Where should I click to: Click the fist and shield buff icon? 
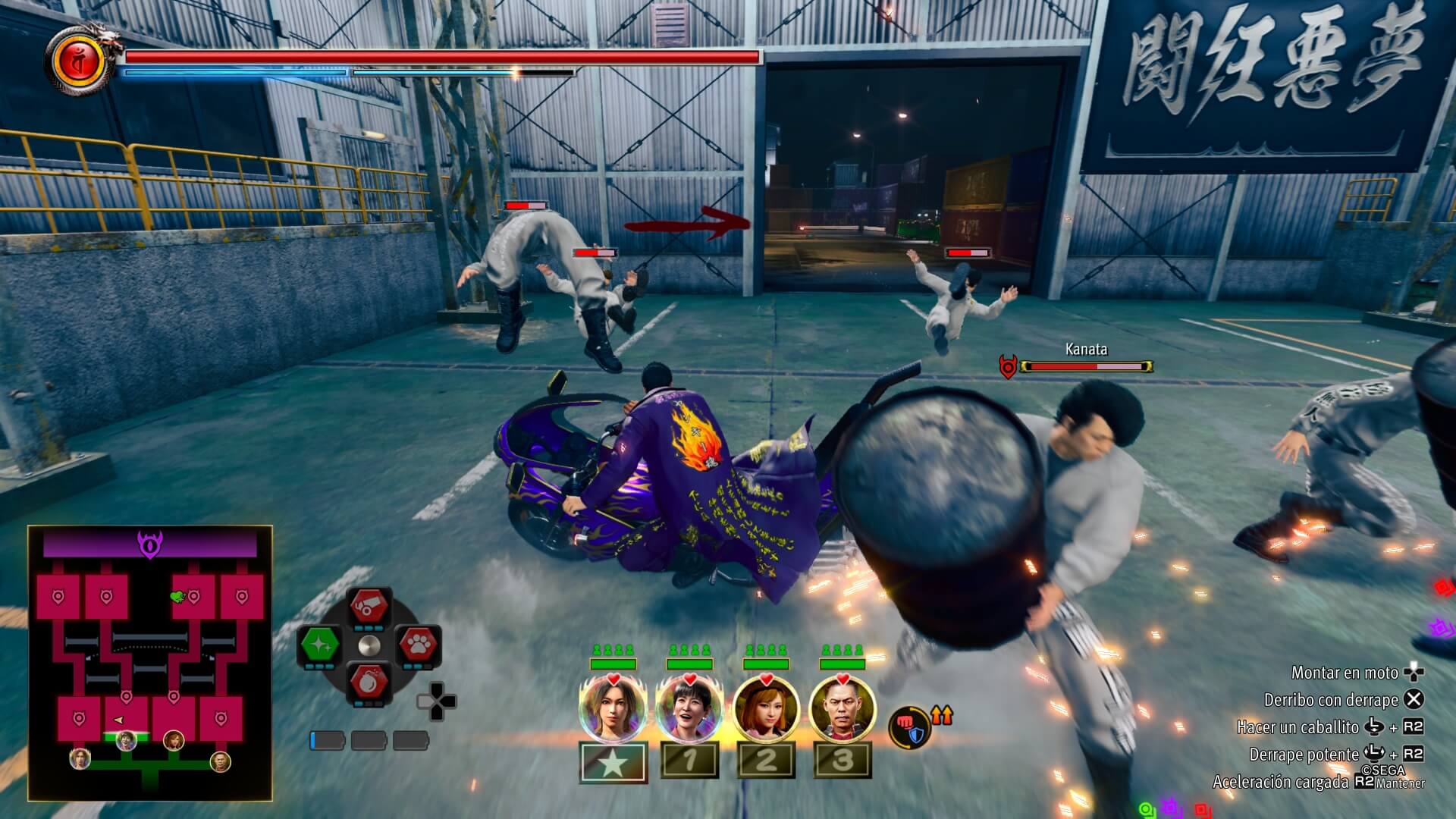point(908,727)
